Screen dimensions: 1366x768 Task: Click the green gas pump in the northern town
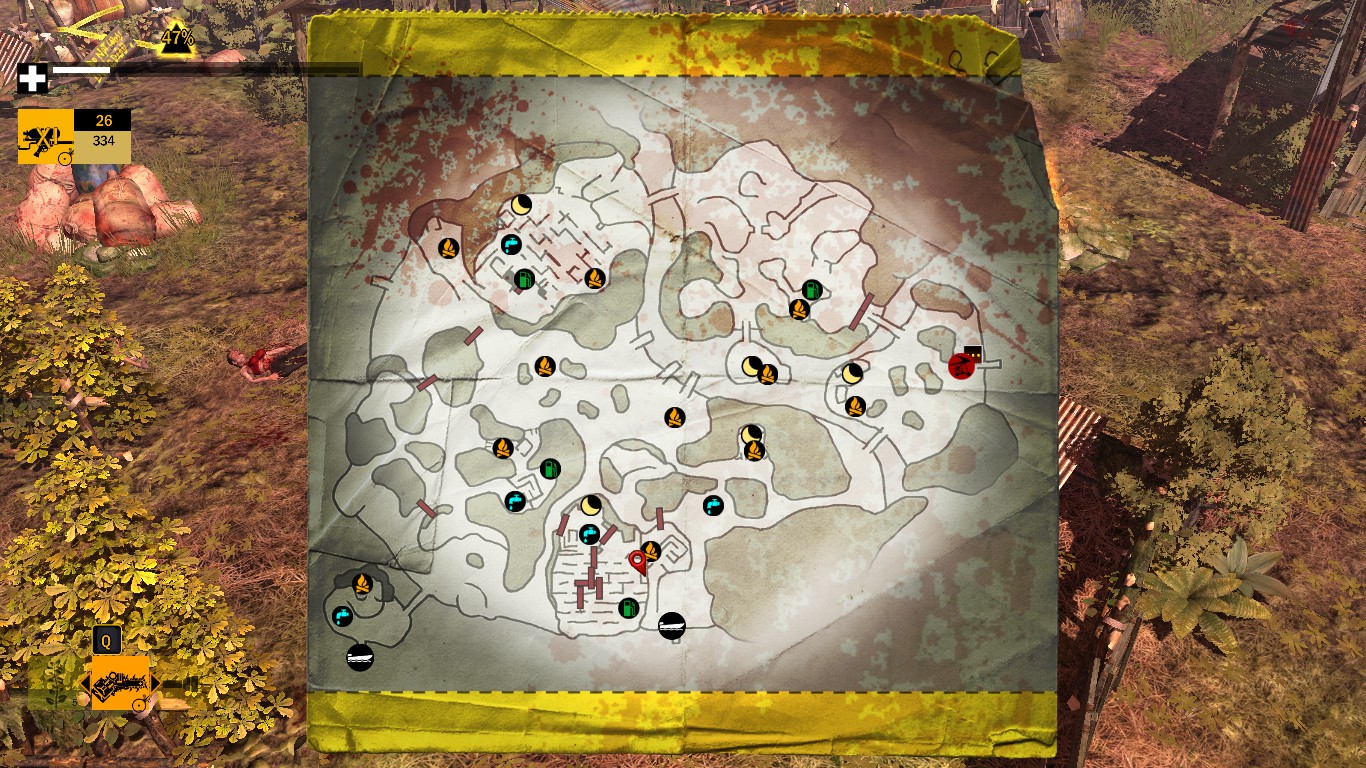tap(524, 281)
